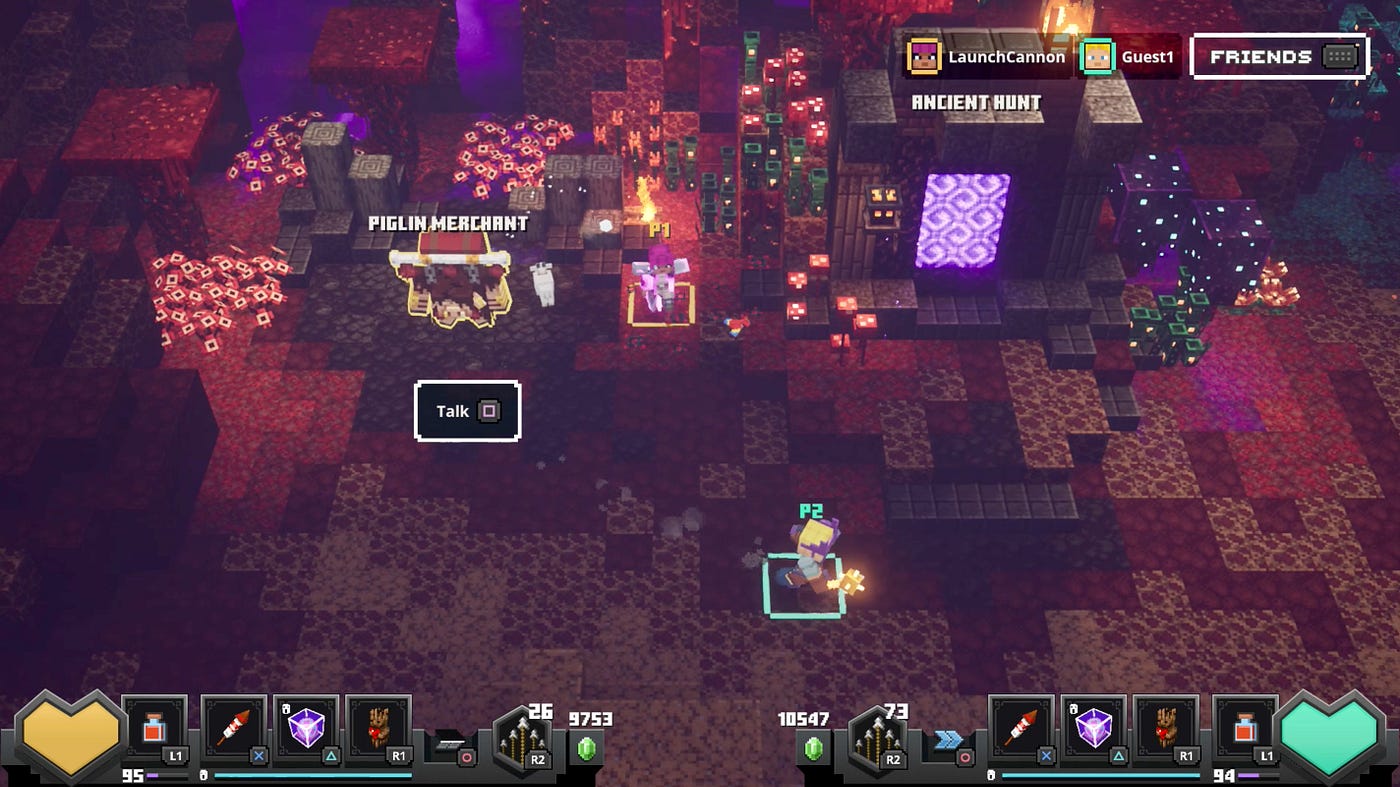Activate P1's firework arrow artifact

click(235, 730)
